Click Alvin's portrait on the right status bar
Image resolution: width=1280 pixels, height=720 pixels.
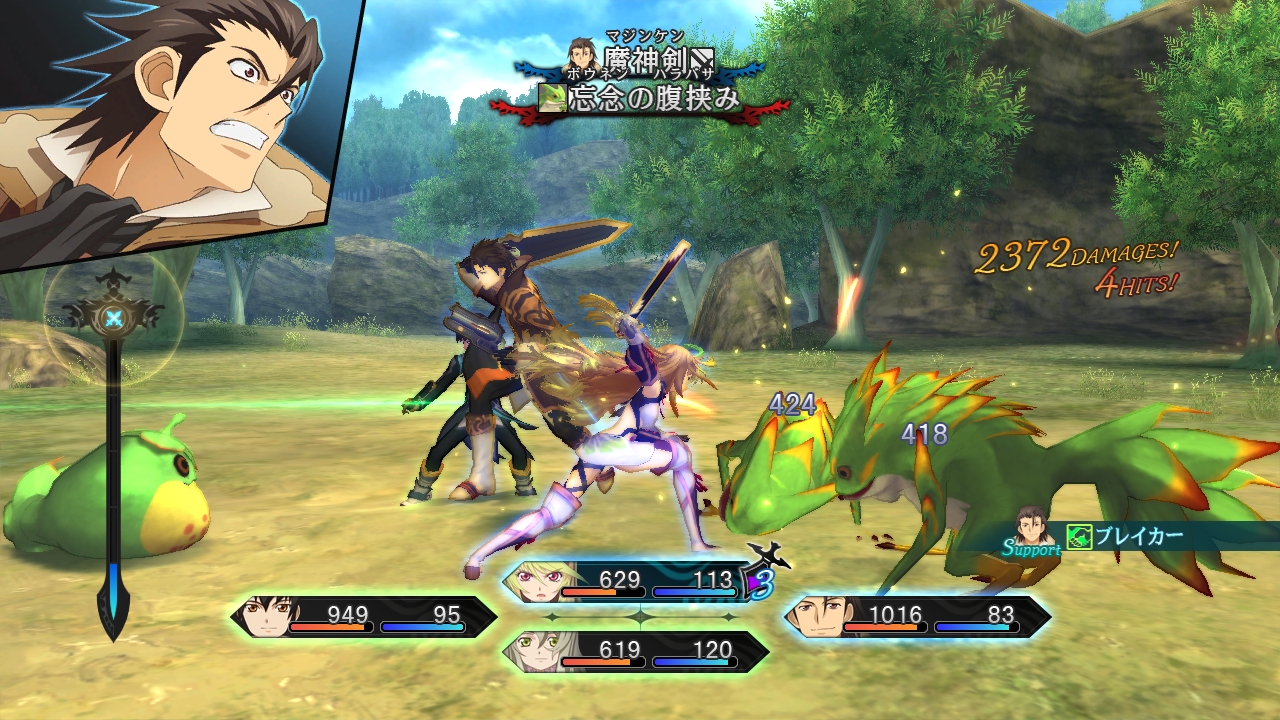point(819,616)
